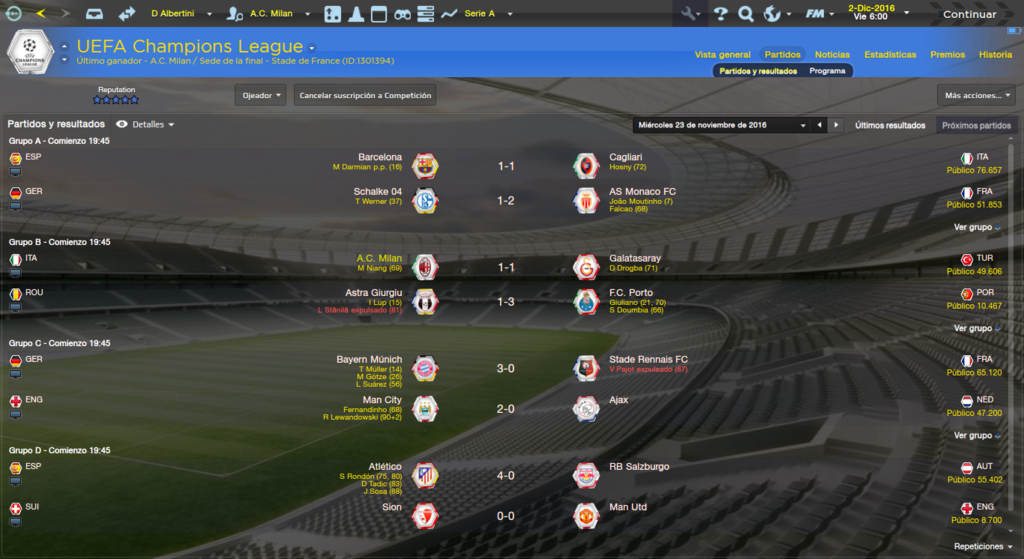The width and height of the screenshot is (1024, 559).
Task: Click the Continuar button
Action: point(969,14)
